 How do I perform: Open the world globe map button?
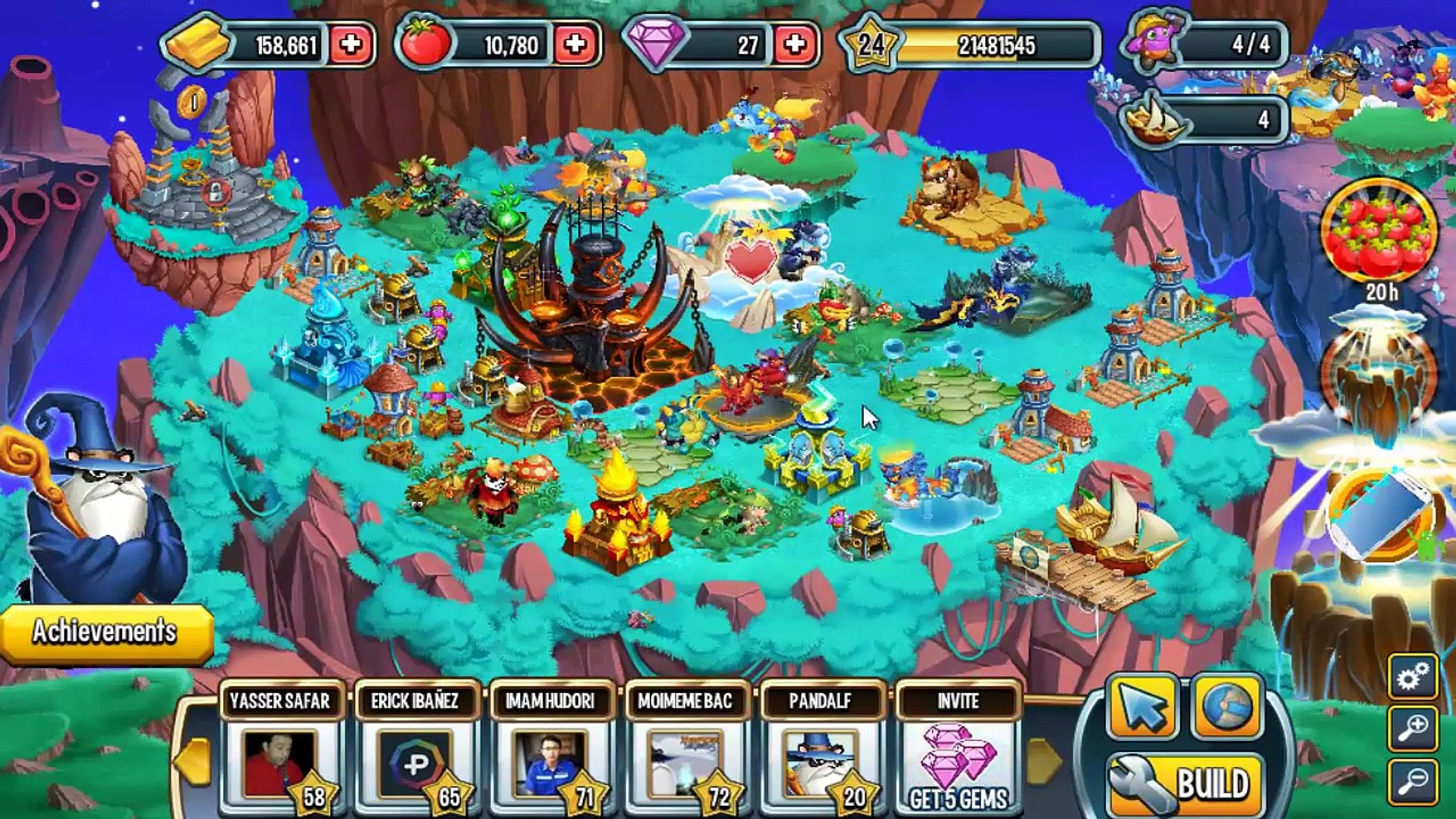coord(1226,708)
